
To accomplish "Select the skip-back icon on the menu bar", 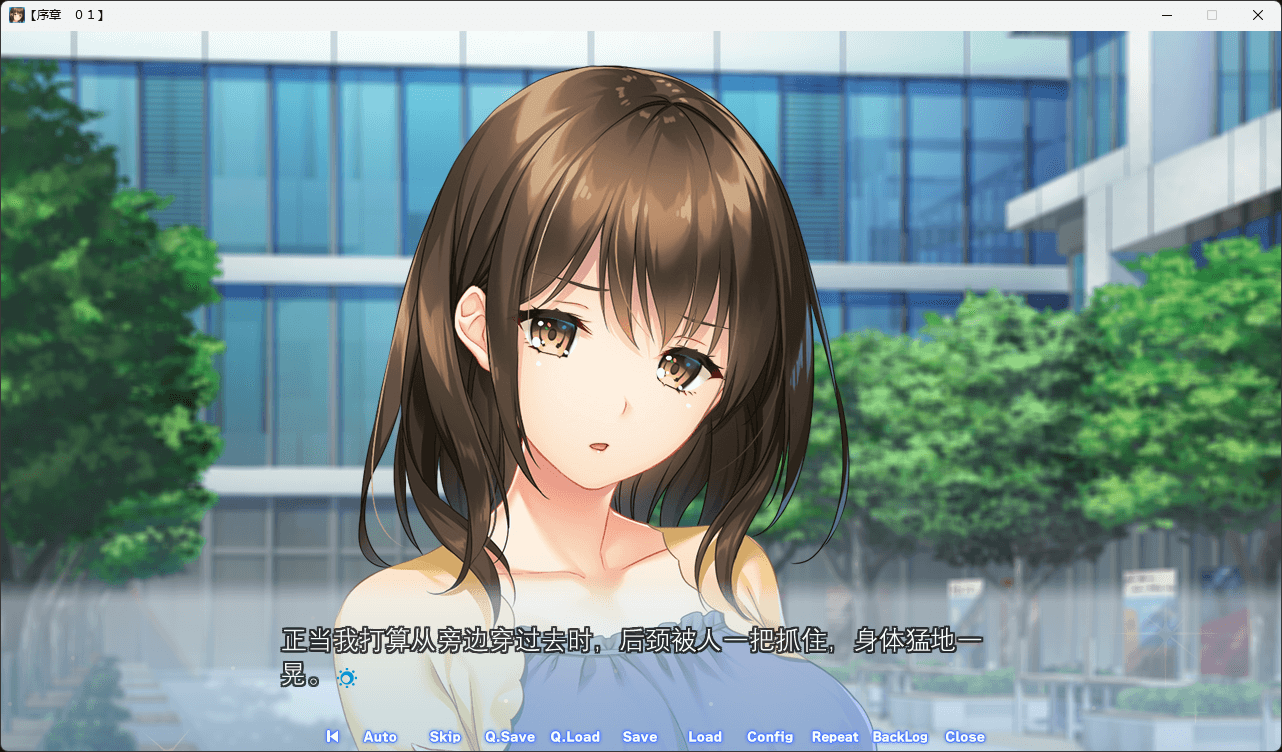I will [x=332, y=736].
